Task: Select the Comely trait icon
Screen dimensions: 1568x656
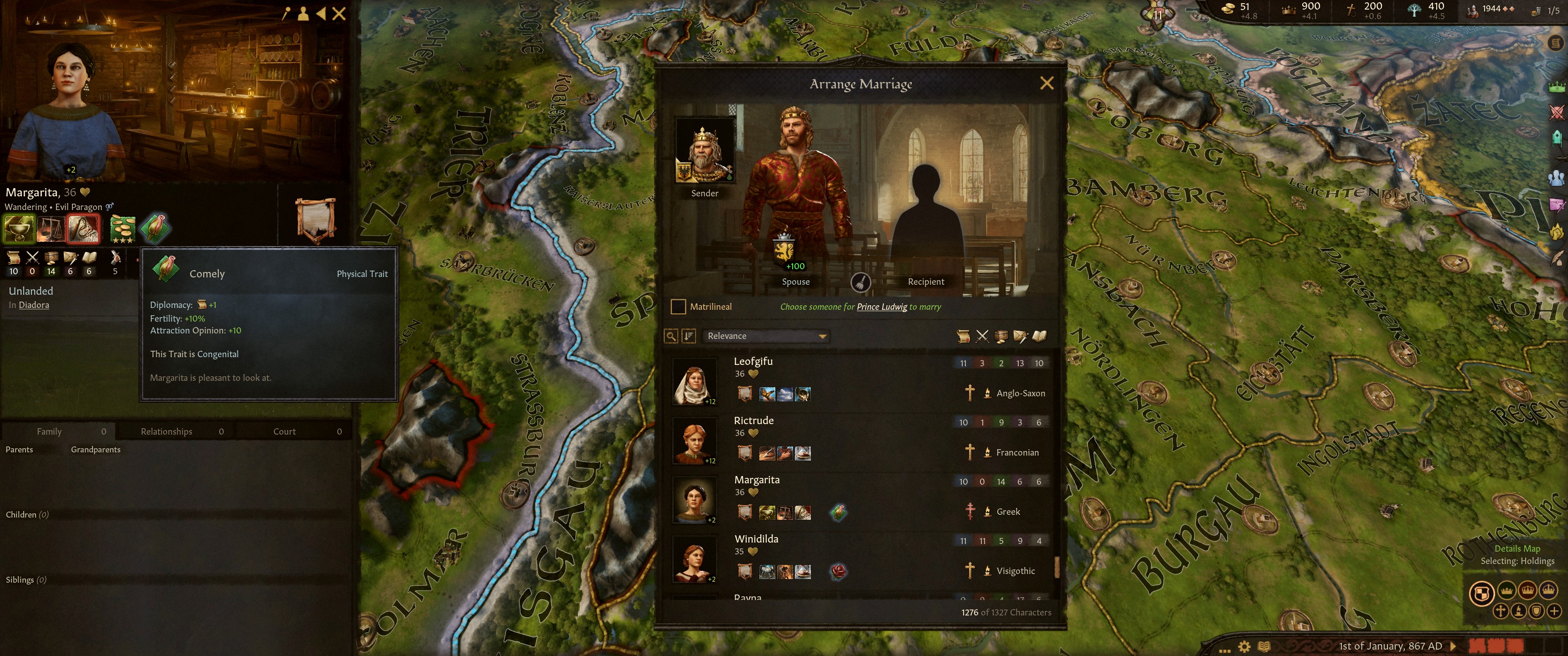Action: pos(155,228)
